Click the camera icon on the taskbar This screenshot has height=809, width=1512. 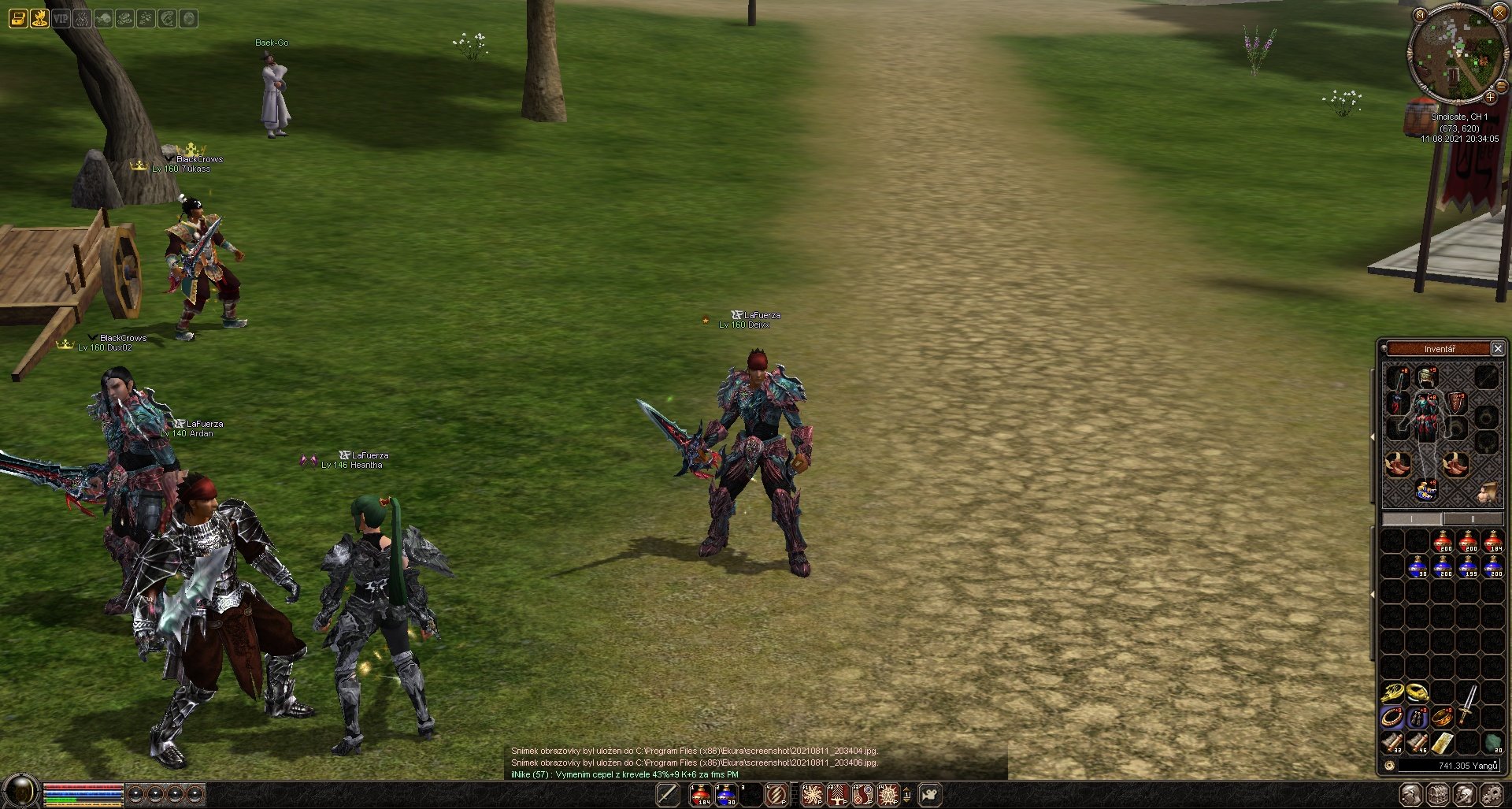click(x=930, y=795)
